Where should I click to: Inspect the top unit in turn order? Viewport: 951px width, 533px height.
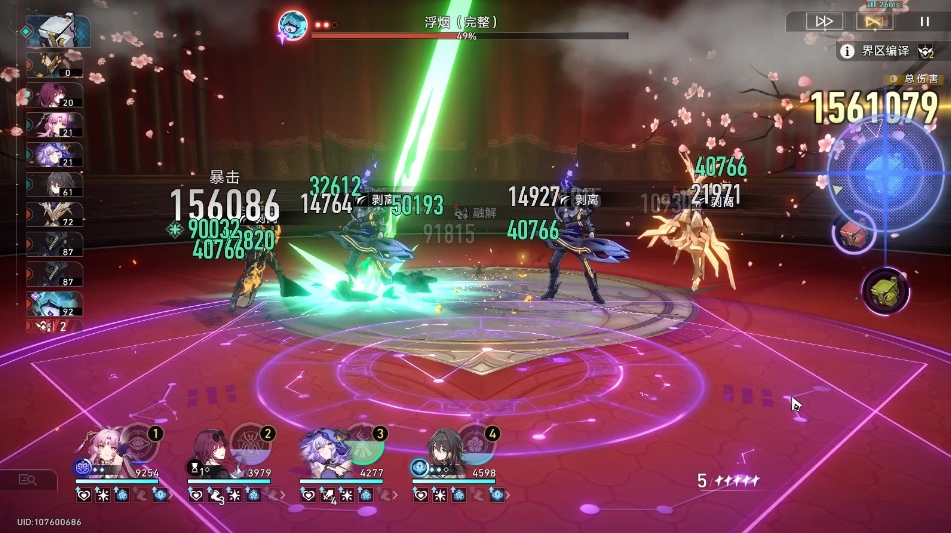pos(58,30)
